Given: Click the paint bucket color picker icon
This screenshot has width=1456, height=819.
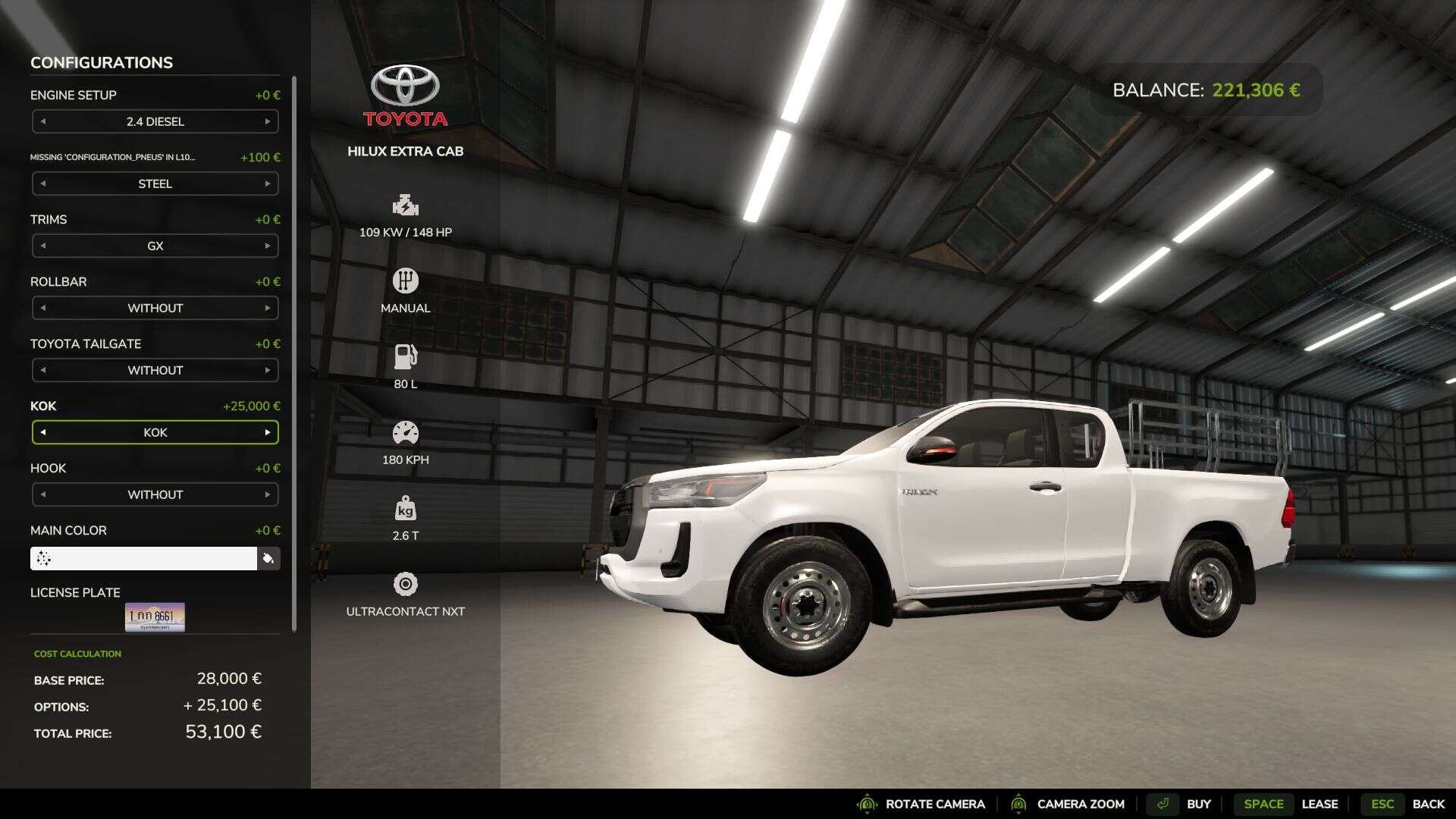Looking at the screenshot, I should 268,559.
